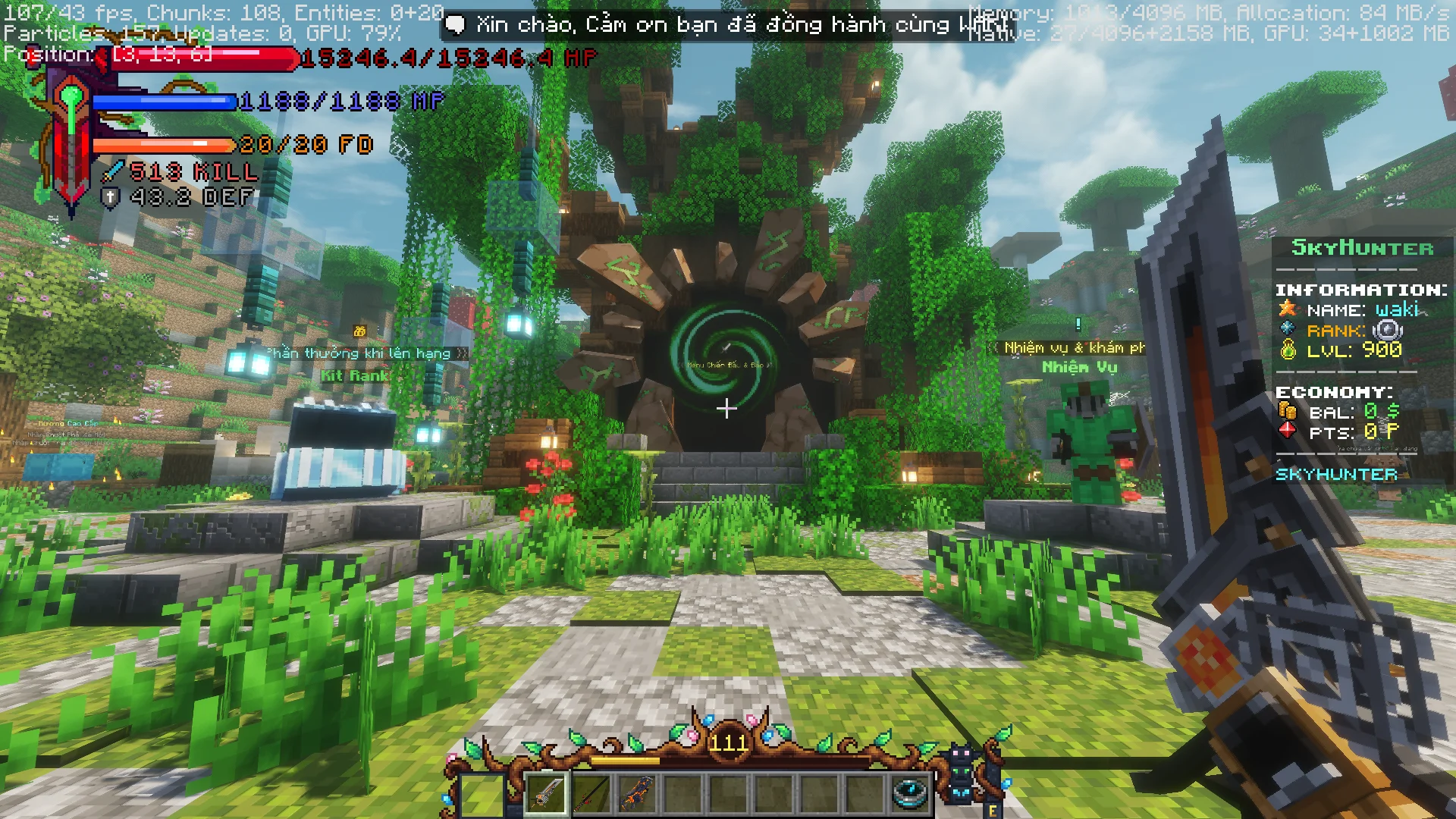Image resolution: width=1456 pixels, height=819 pixels.
Task: Select the dark spear hotbar slot
Action: click(x=592, y=794)
